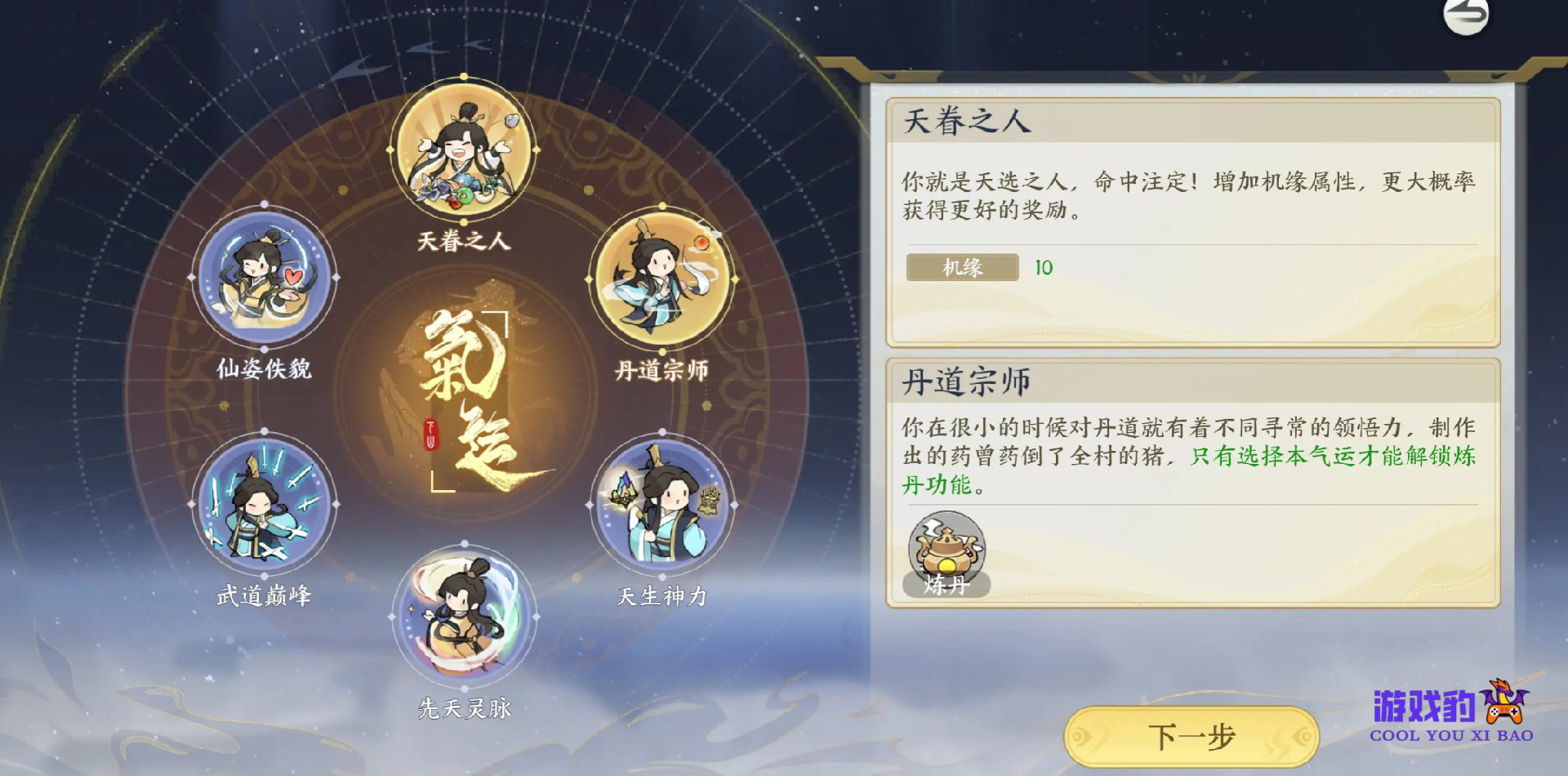
Task: Choose the 丹道宗师 fortune portrait
Action: (x=661, y=279)
